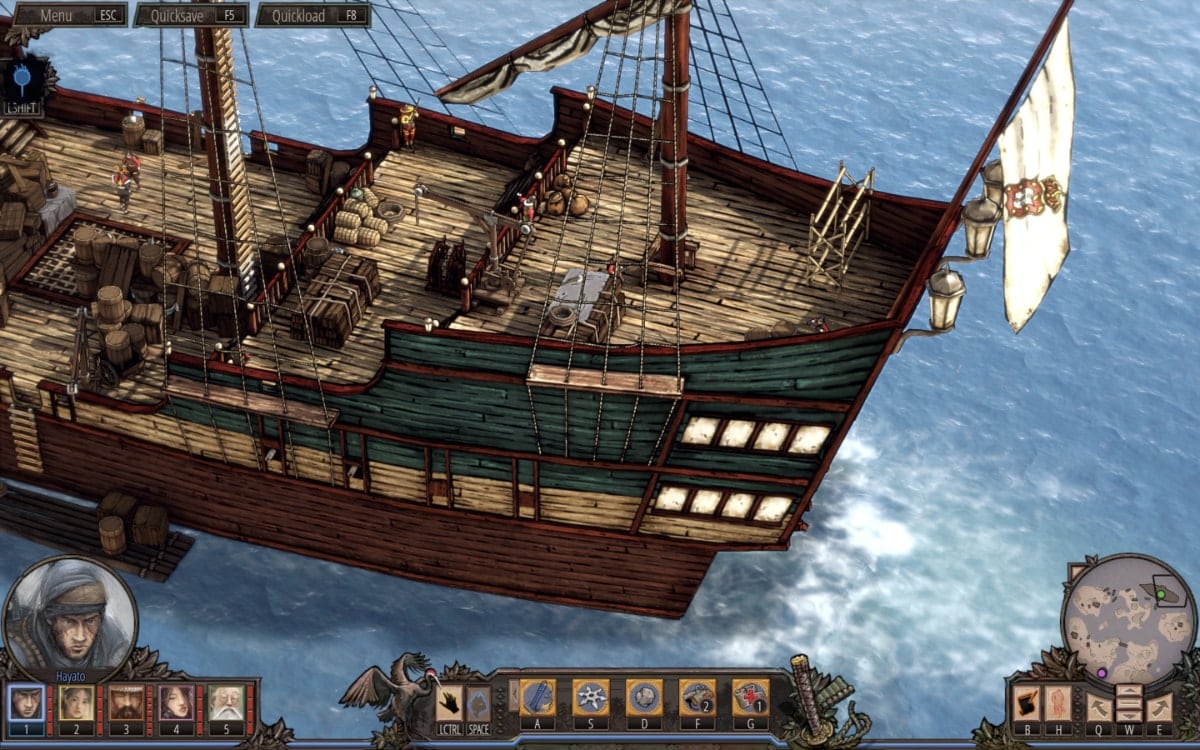
Task: Use the shuriken ability
Action: tap(591, 697)
